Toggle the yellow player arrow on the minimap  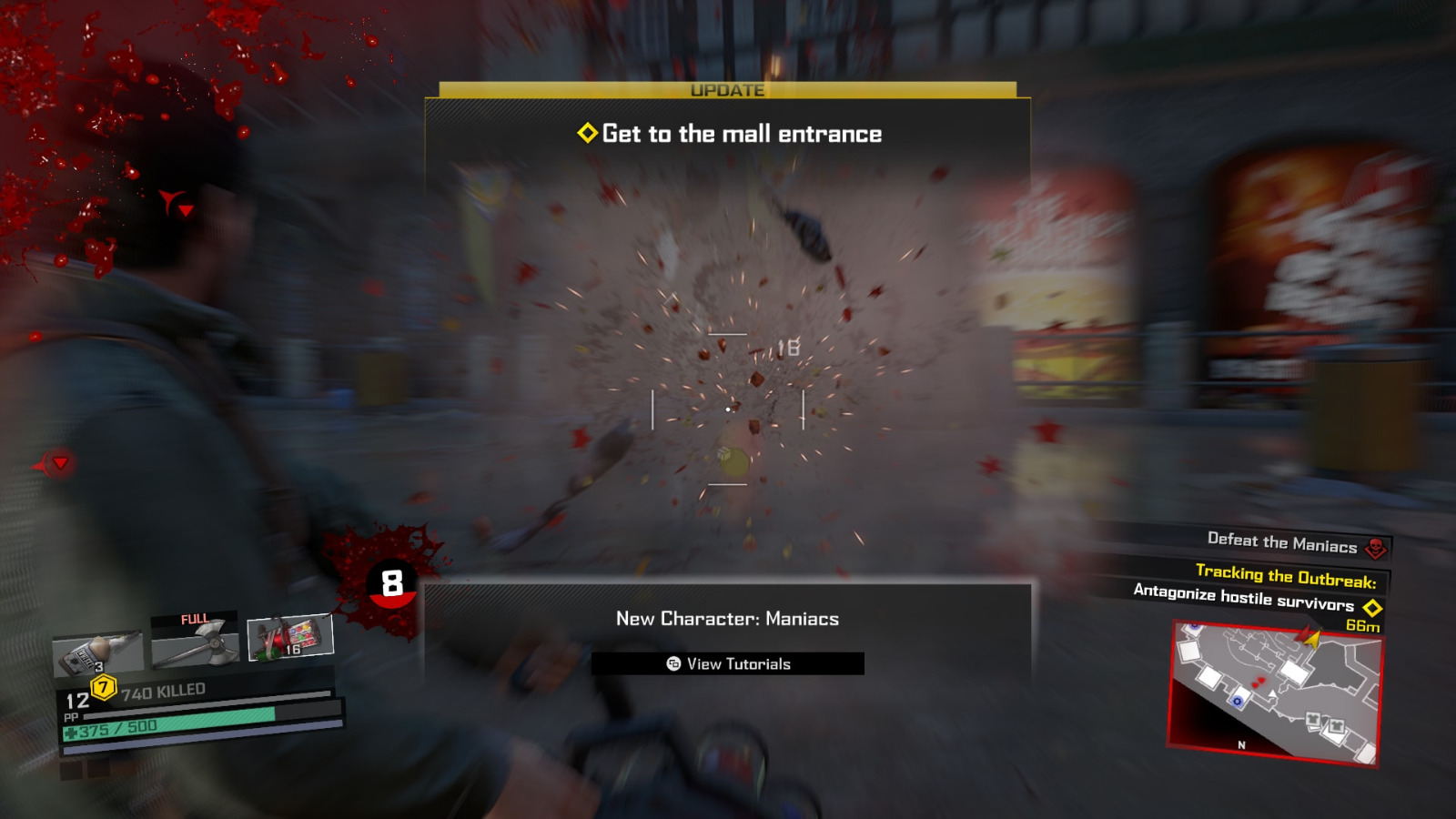click(x=1313, y=640)
